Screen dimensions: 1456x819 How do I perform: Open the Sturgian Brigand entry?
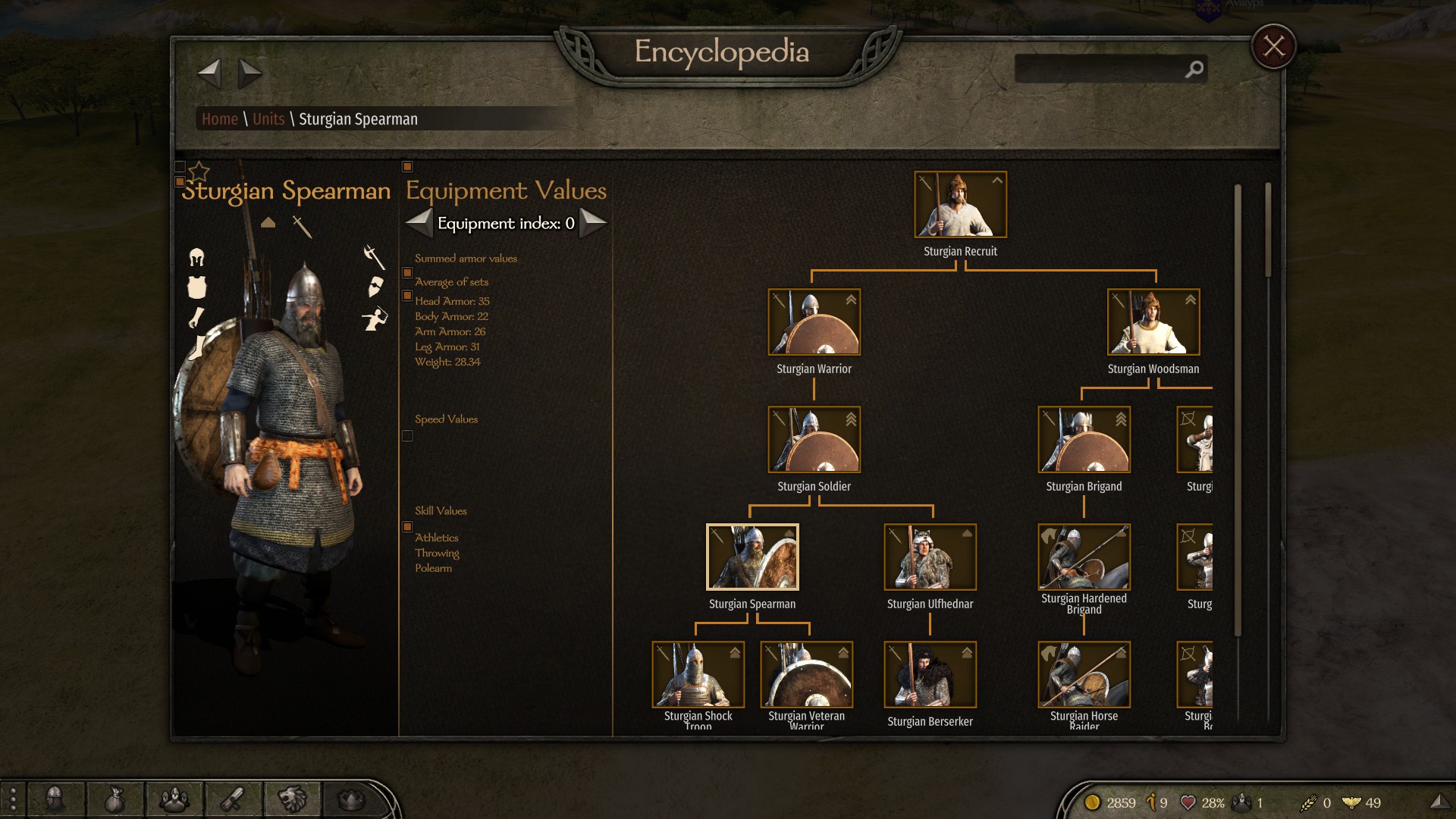(1084, 440)
